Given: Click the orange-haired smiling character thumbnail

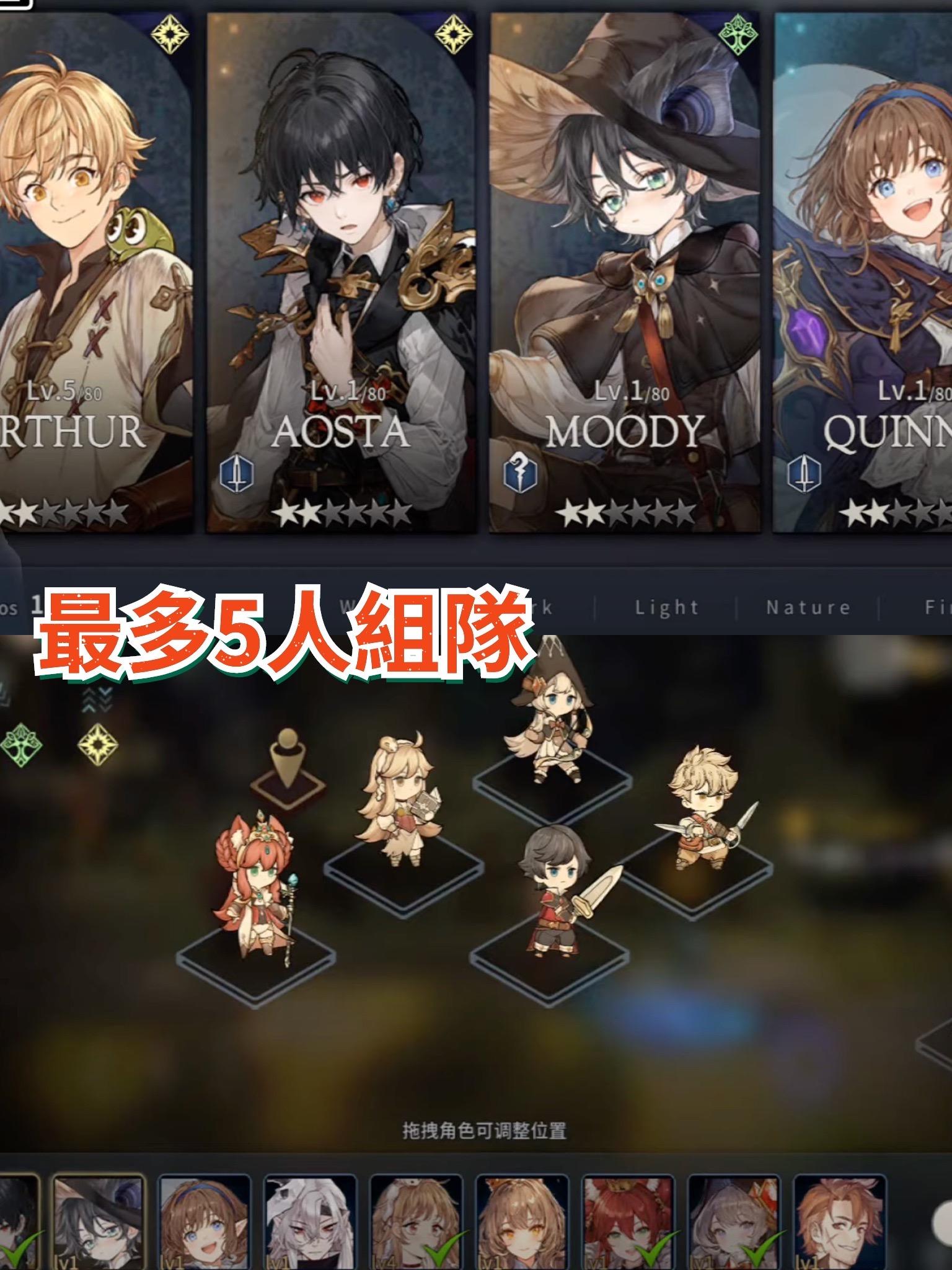Looking at the screenshot, I should 838,1222.
